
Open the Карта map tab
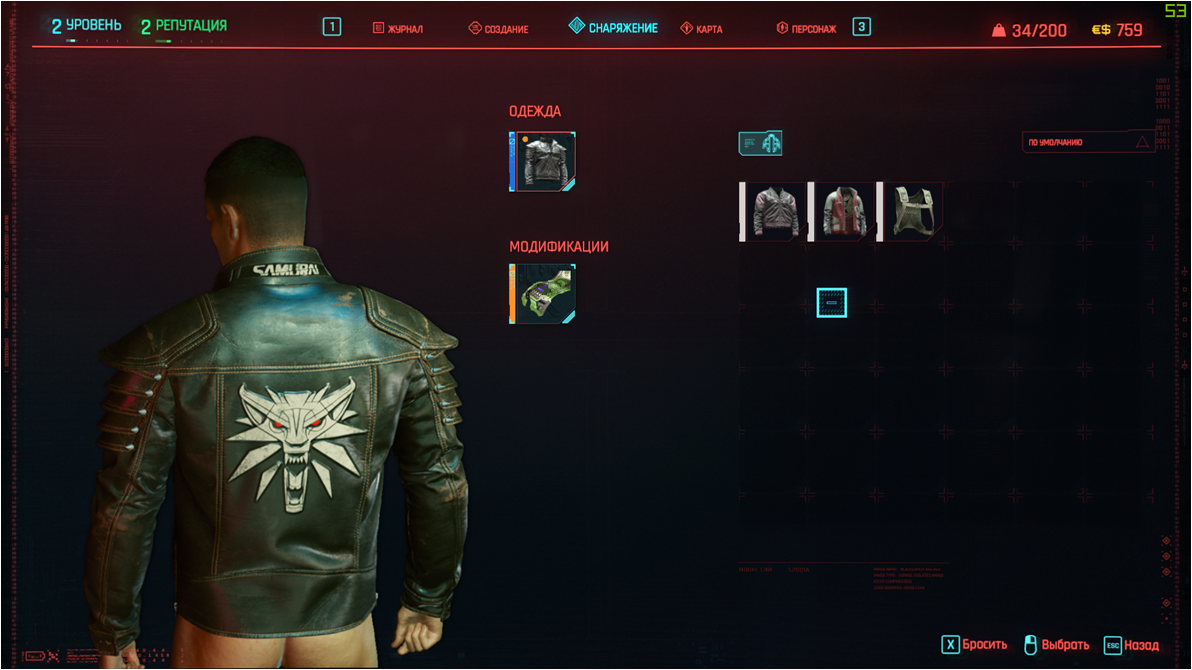click(701, 29)
